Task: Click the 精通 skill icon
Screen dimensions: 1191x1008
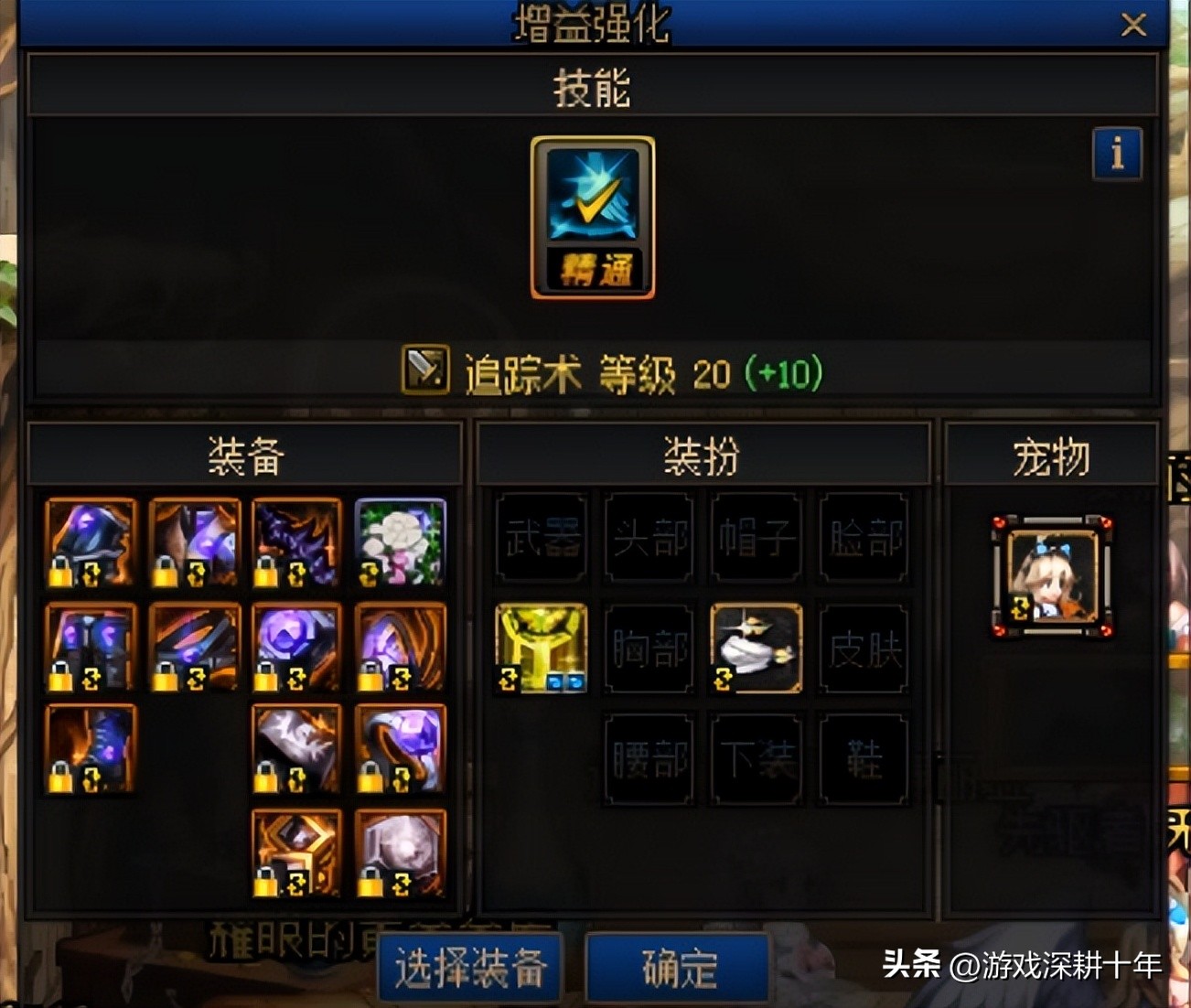Action: [591, 216]
